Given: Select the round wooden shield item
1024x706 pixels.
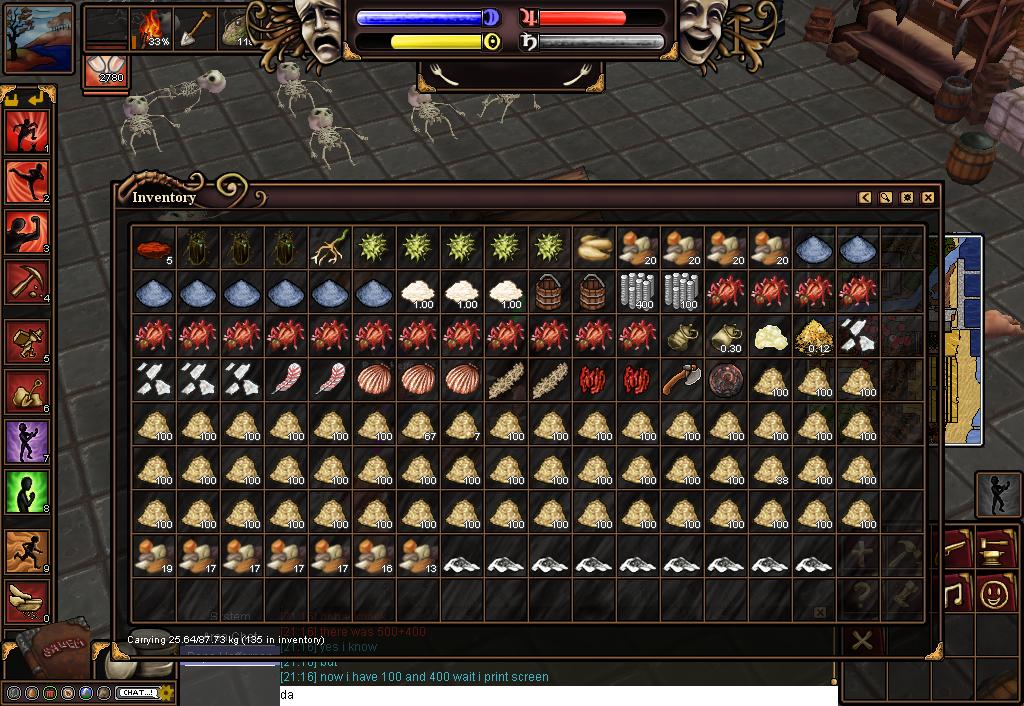Looking at the screenshot, I should pos(726,379).
